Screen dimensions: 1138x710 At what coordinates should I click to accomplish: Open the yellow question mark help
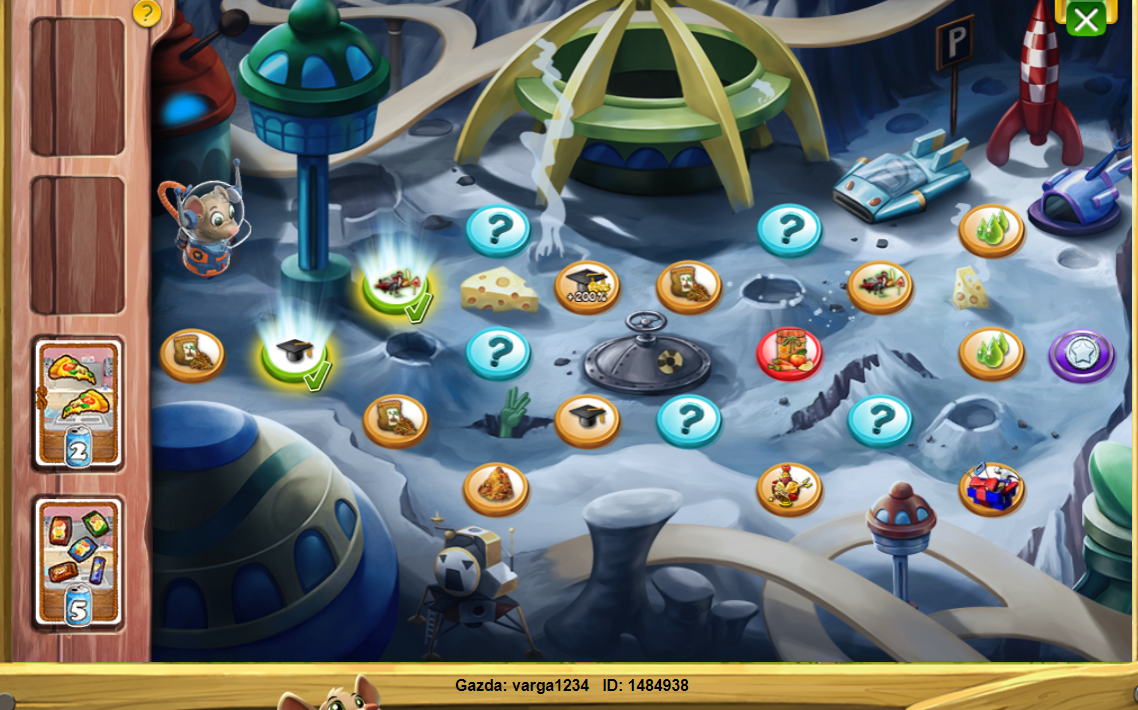click(147, 13)
